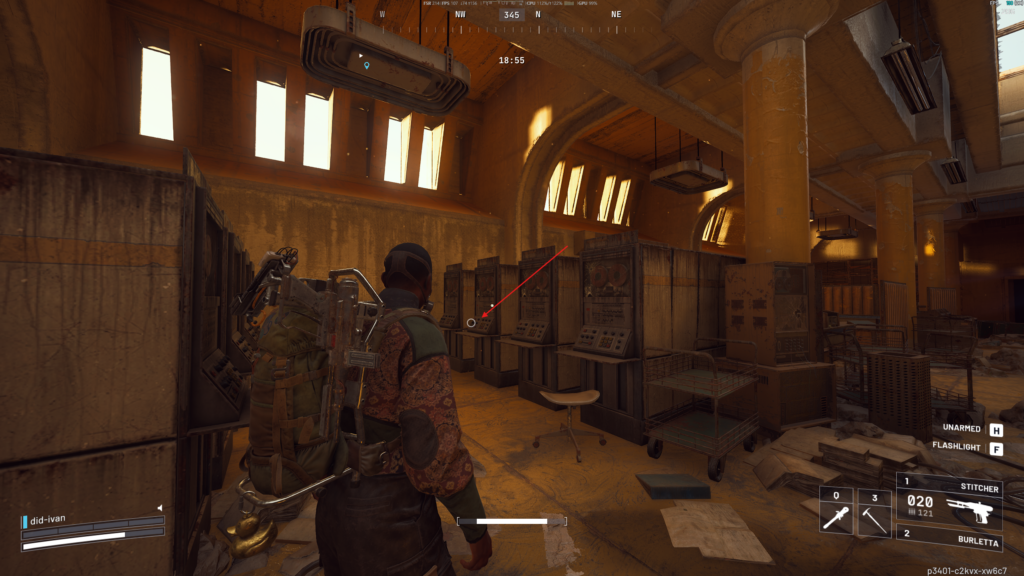Choose the pickaxe tool slot

click(x=874, y=511)
